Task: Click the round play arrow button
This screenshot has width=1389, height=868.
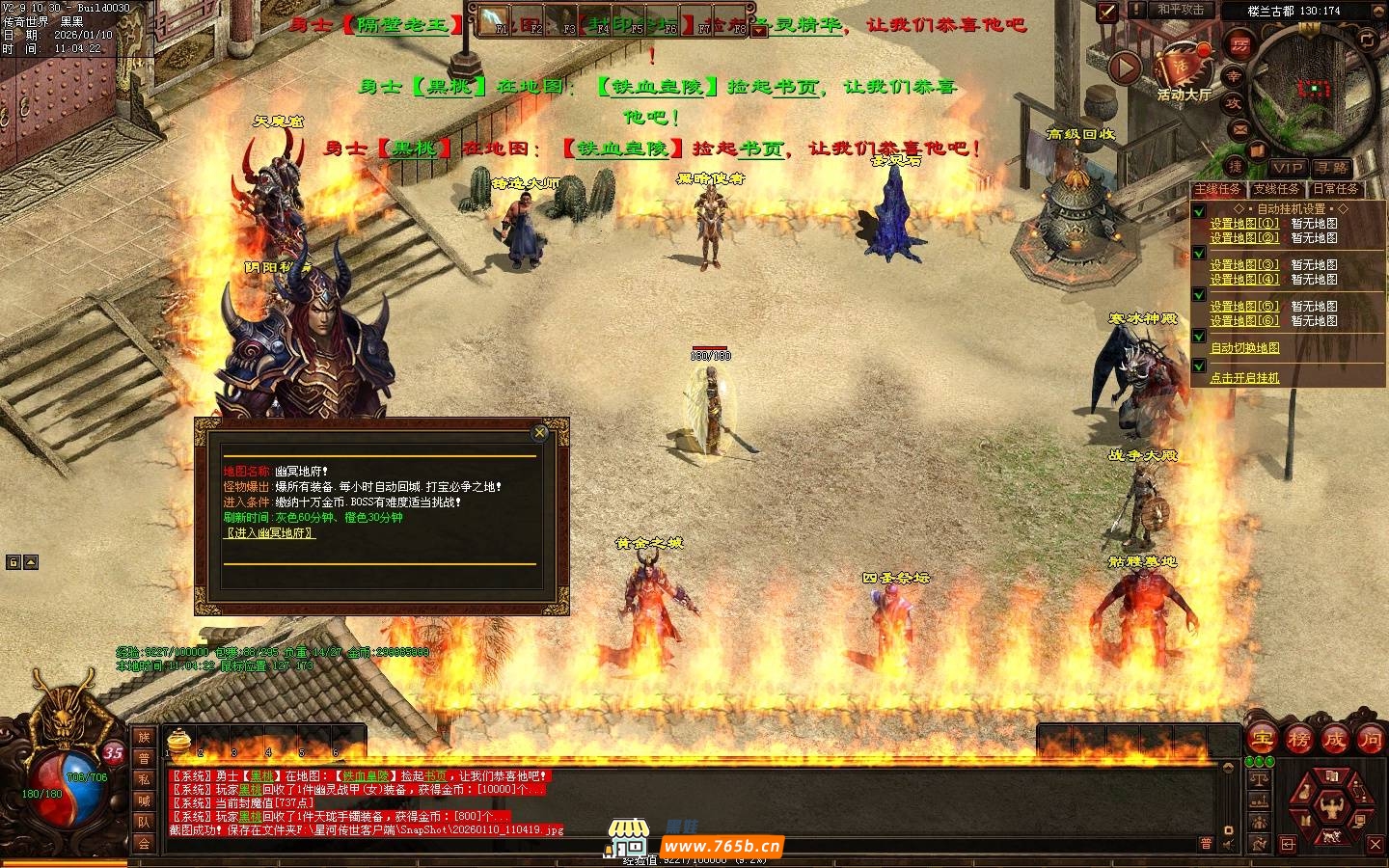Action: (x=1125, y=68)
